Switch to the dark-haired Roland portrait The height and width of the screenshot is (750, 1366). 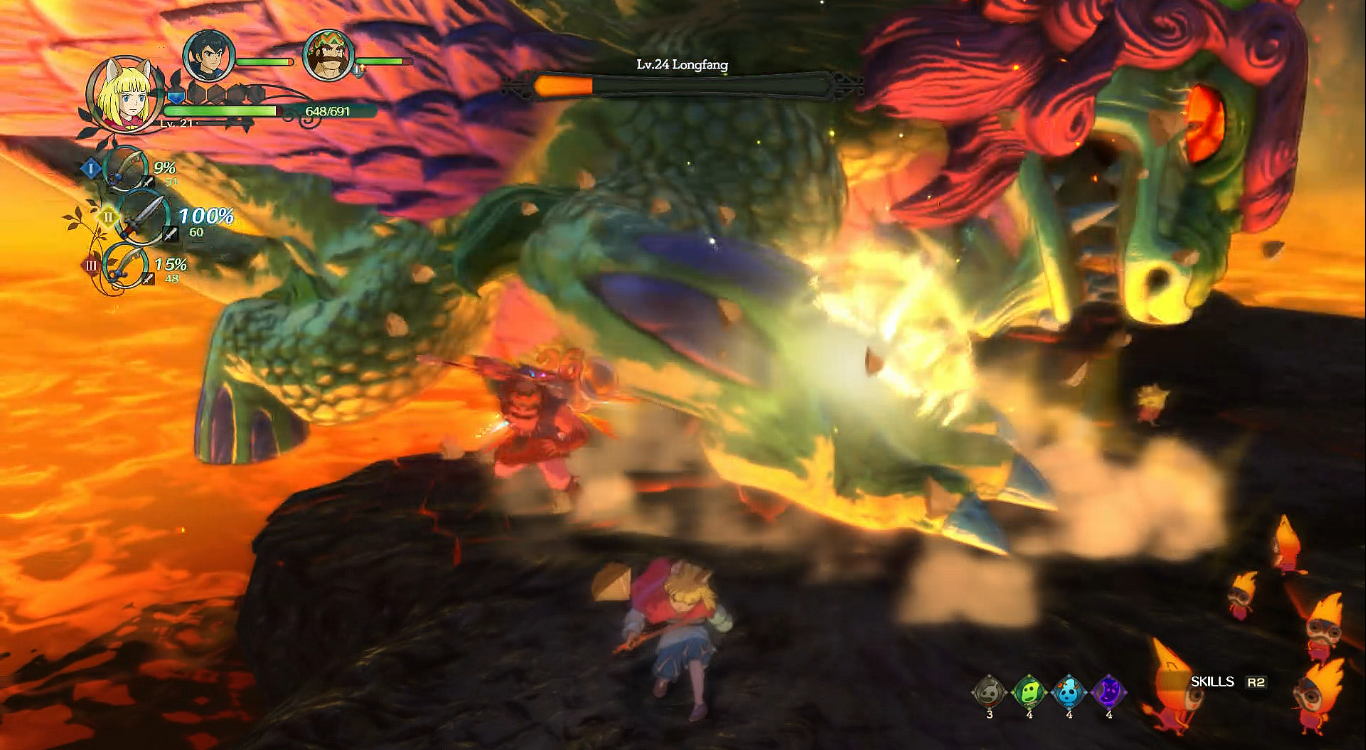point(209,56)
